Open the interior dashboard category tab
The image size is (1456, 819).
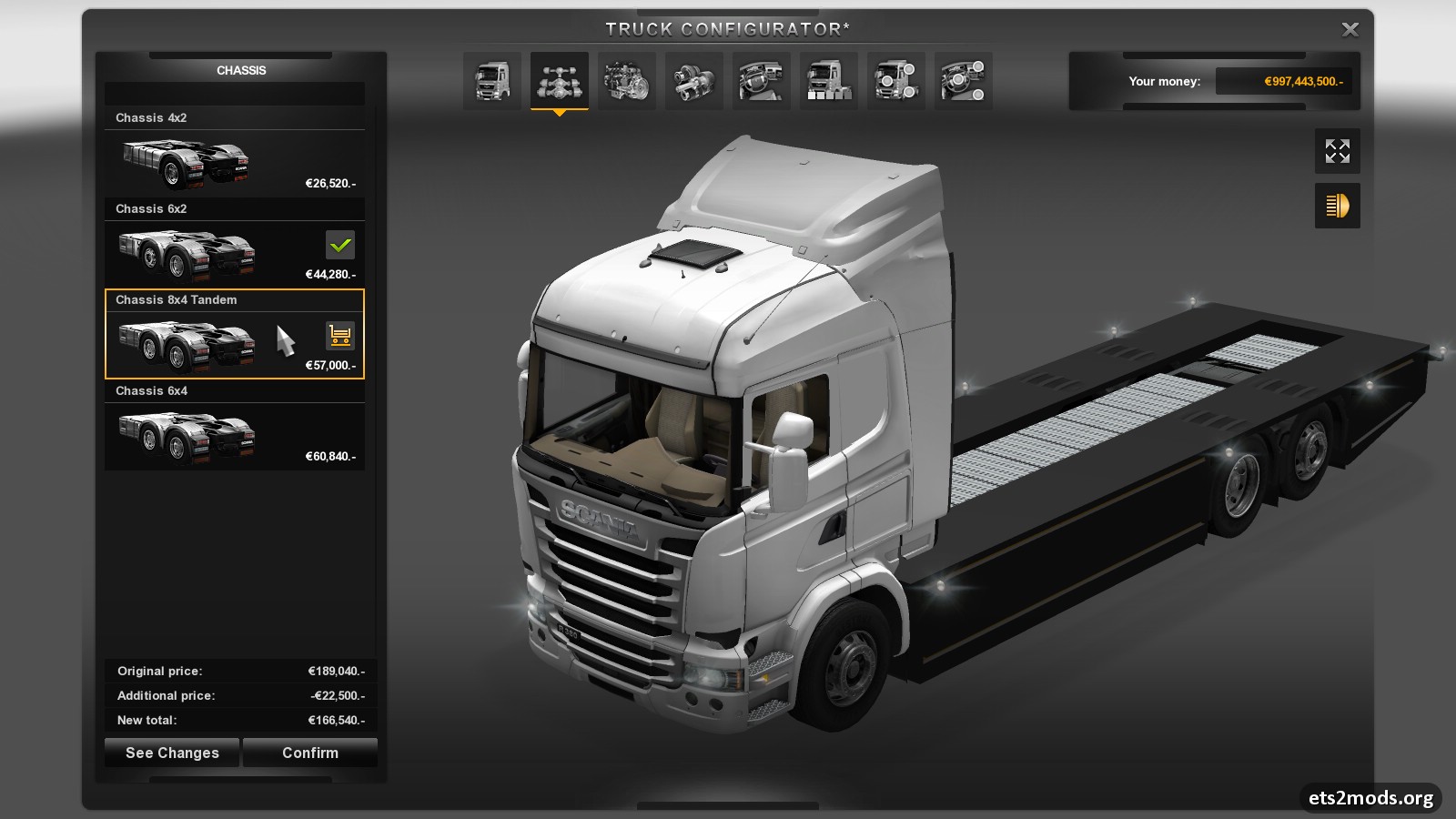coord(762,81)
